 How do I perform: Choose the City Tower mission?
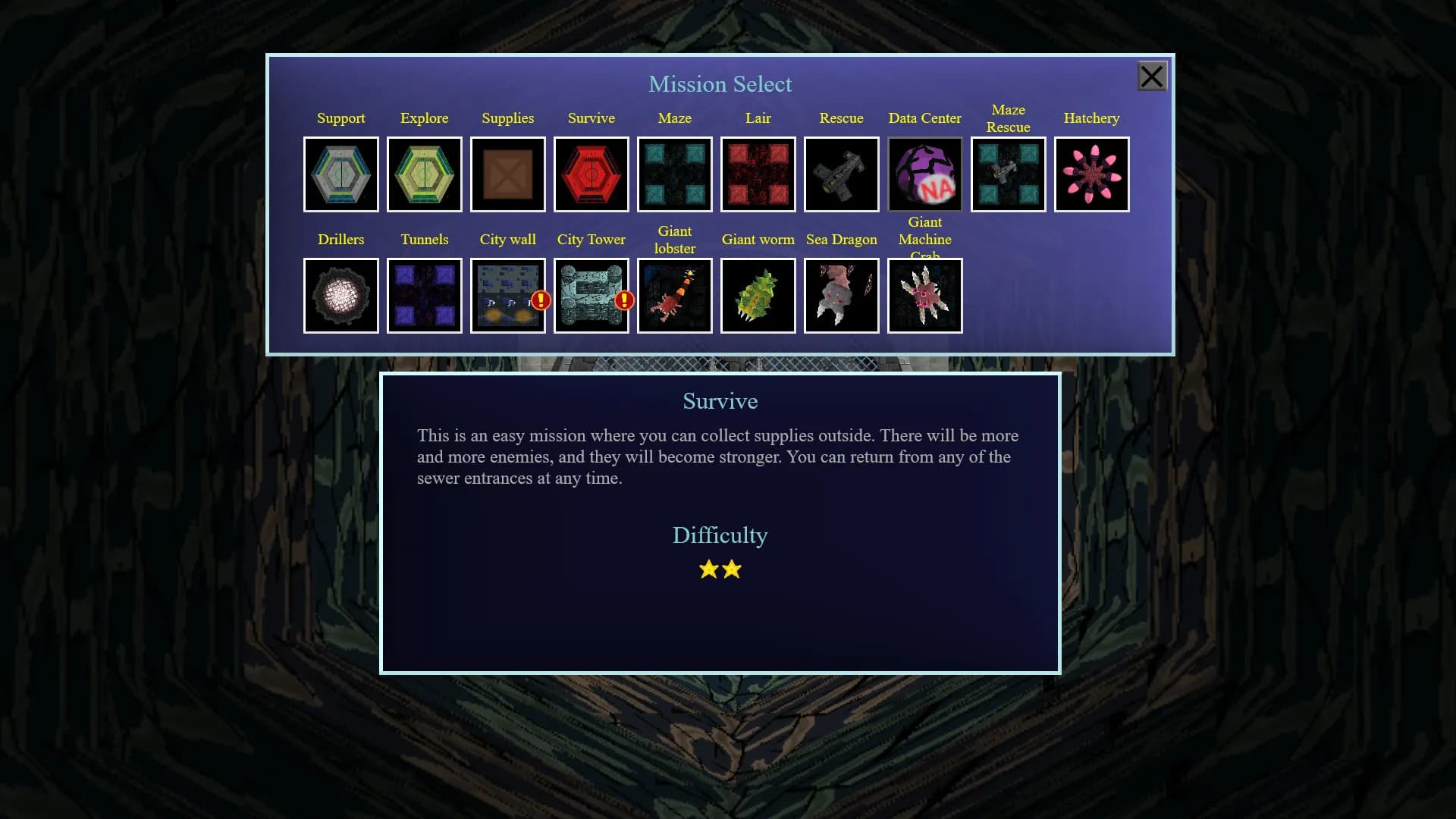[x=591, y=296]
